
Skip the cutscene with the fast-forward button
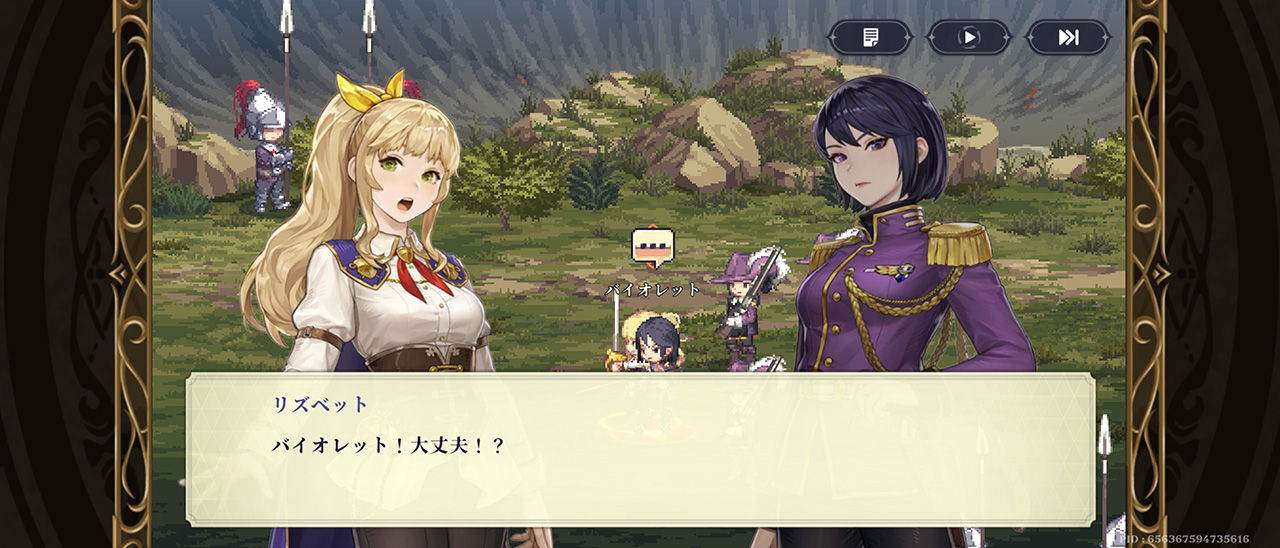[x=1067, y=38]
